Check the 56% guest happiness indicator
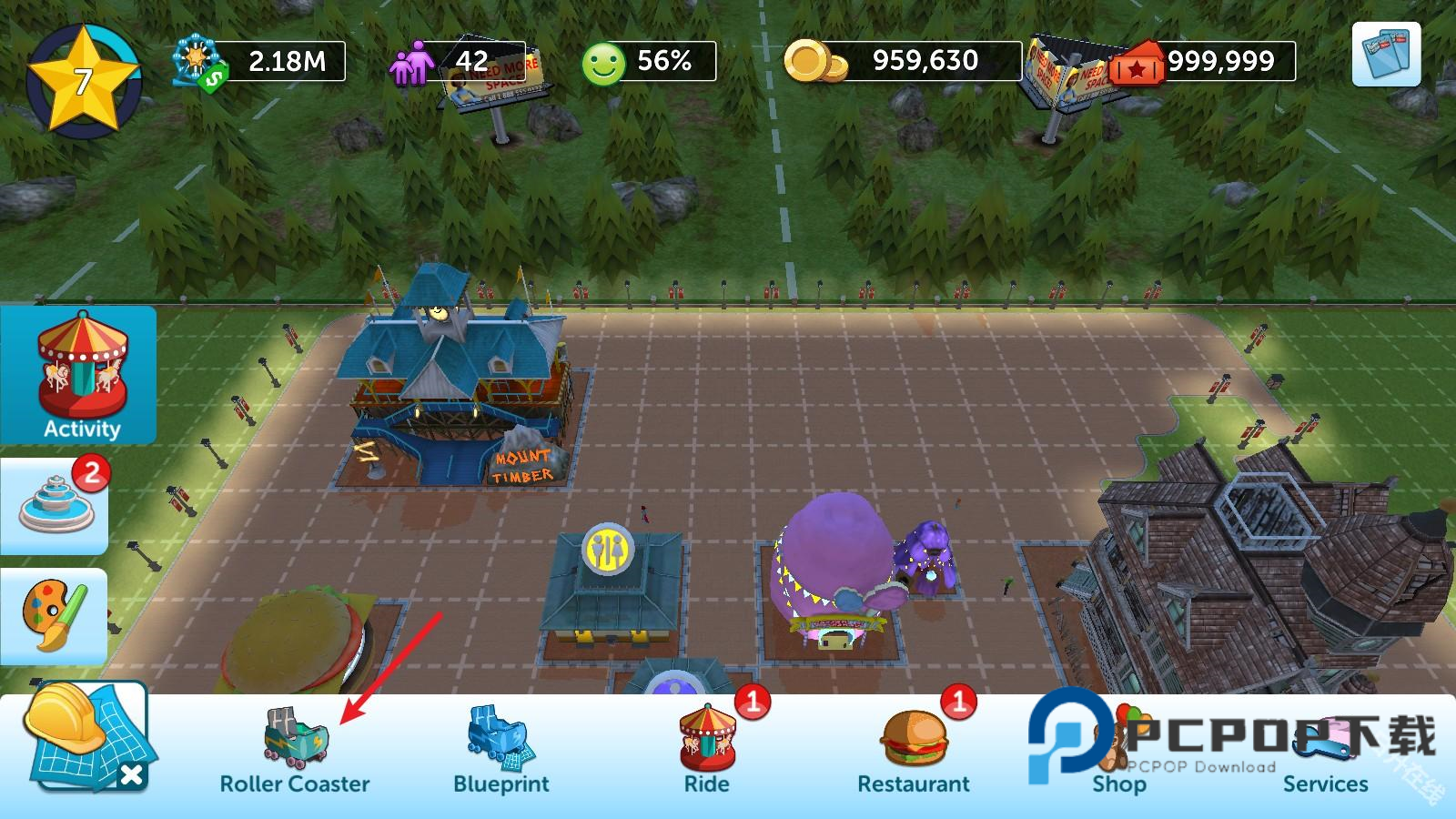Image resolution: width=1456 pixels, height=819 pixels. pos(648,62)
